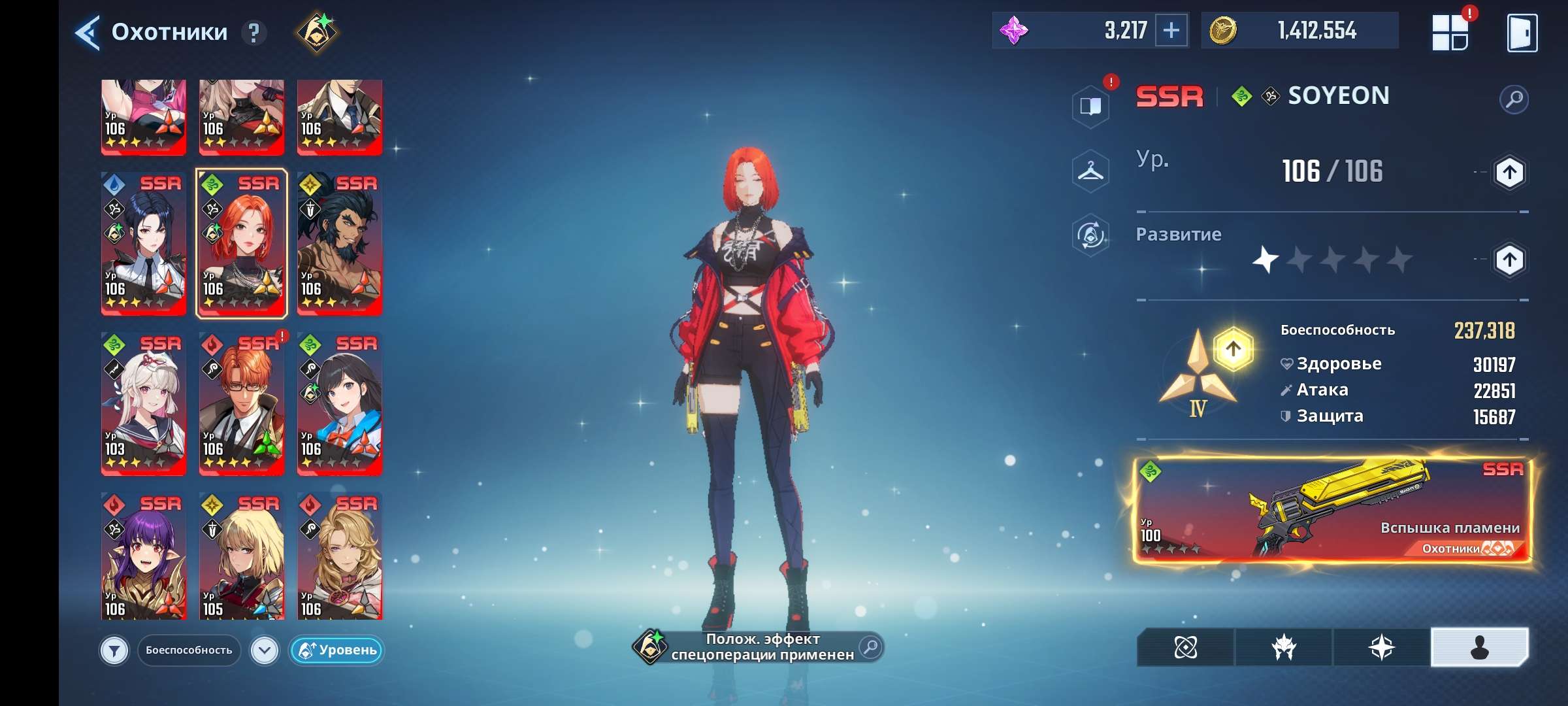Select the white-haired level 103 hunter card
1568x706 pixels.
144,403
